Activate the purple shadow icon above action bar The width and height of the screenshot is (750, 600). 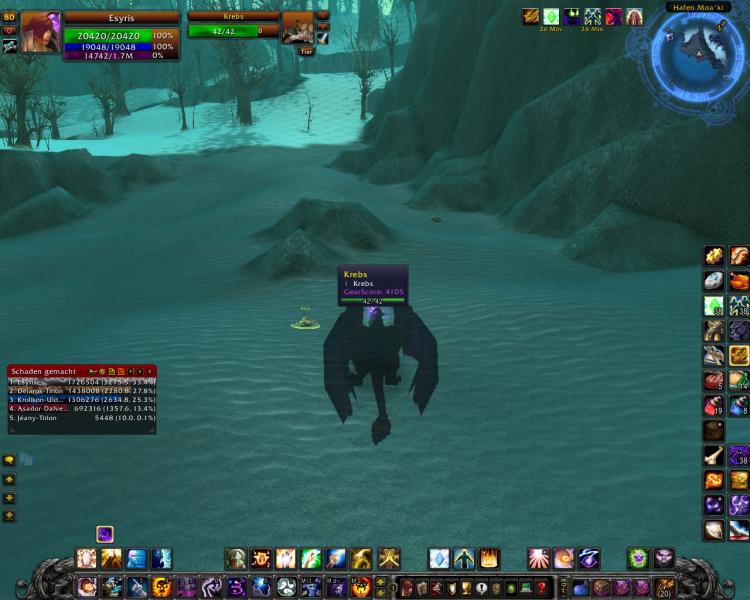tap(105, 534)
